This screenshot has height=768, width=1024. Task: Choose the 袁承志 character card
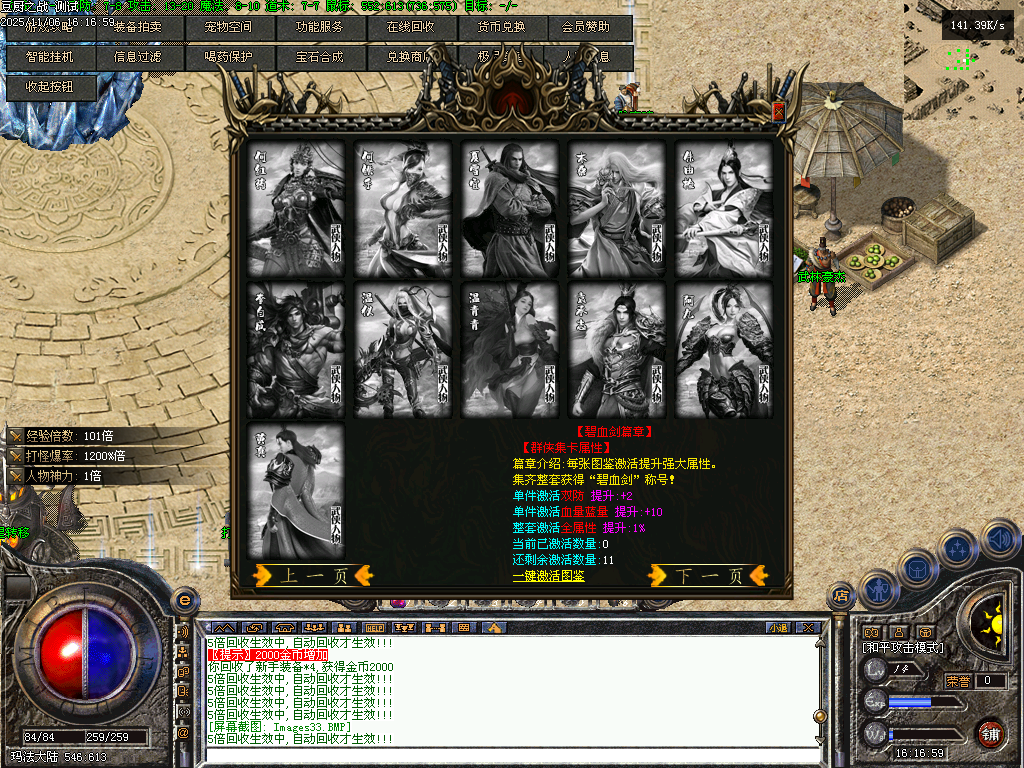point(618,350)
